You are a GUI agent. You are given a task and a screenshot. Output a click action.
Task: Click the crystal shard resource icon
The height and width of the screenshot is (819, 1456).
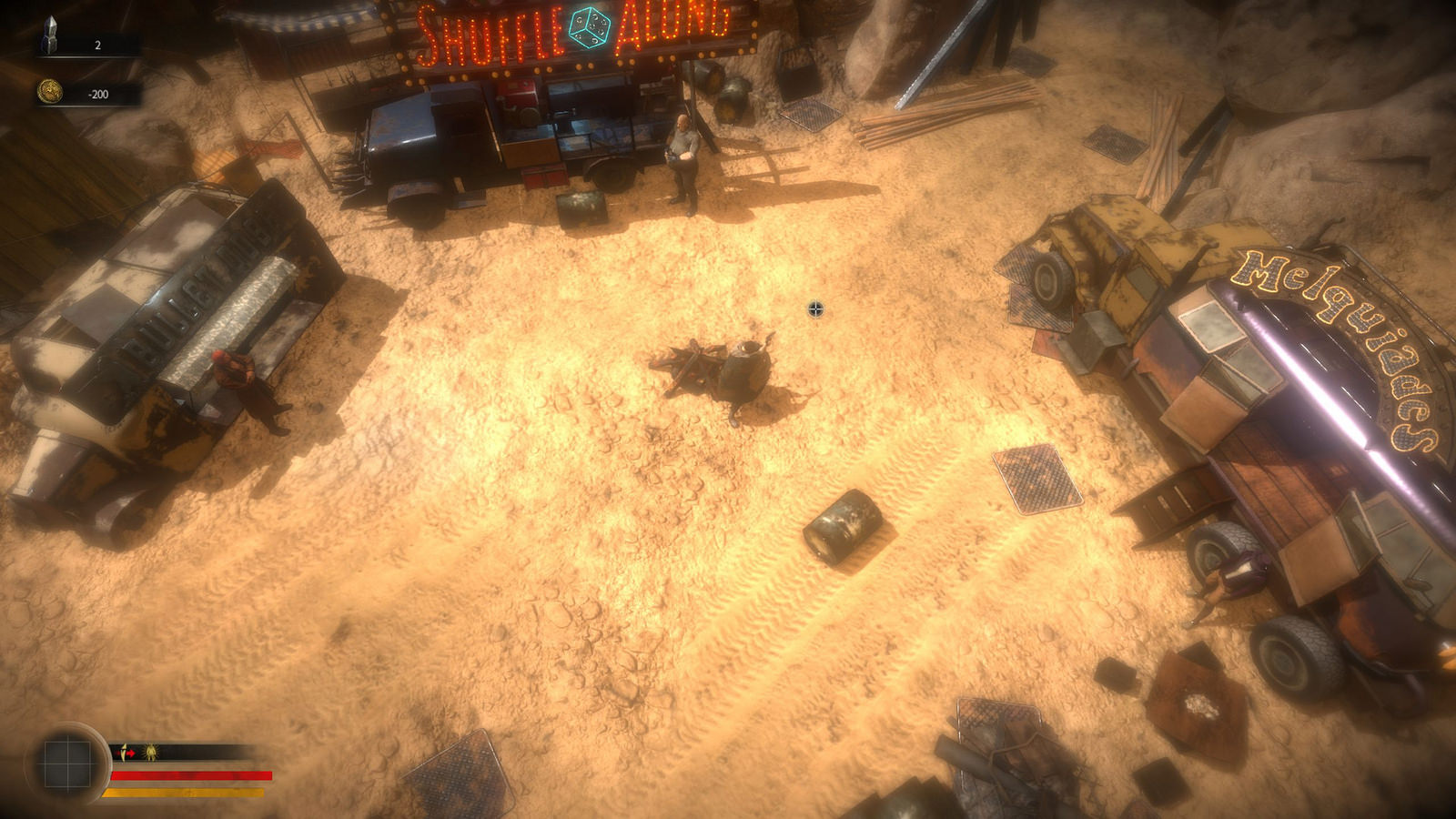[x=50, y=36]
